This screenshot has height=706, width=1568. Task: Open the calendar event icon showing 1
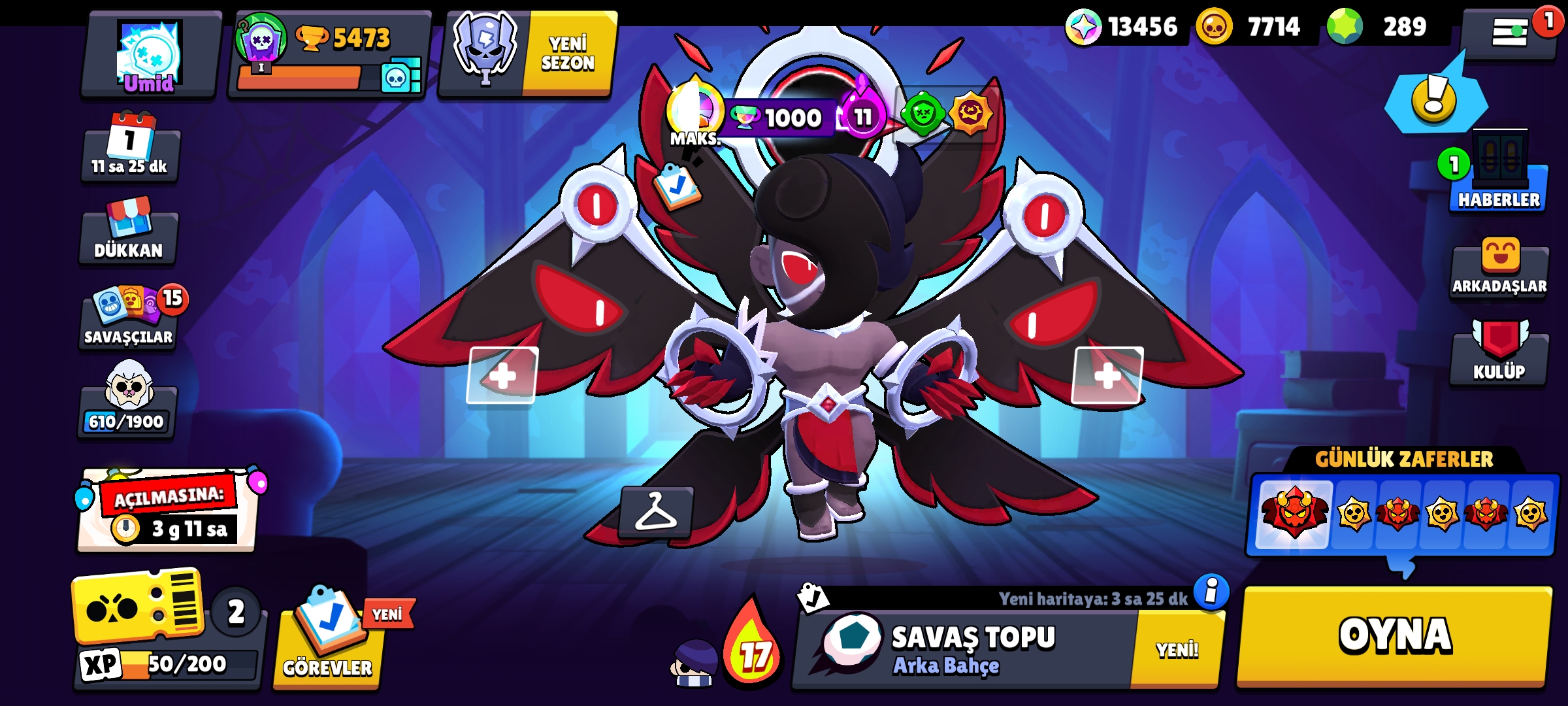click(x=129, y=141)
